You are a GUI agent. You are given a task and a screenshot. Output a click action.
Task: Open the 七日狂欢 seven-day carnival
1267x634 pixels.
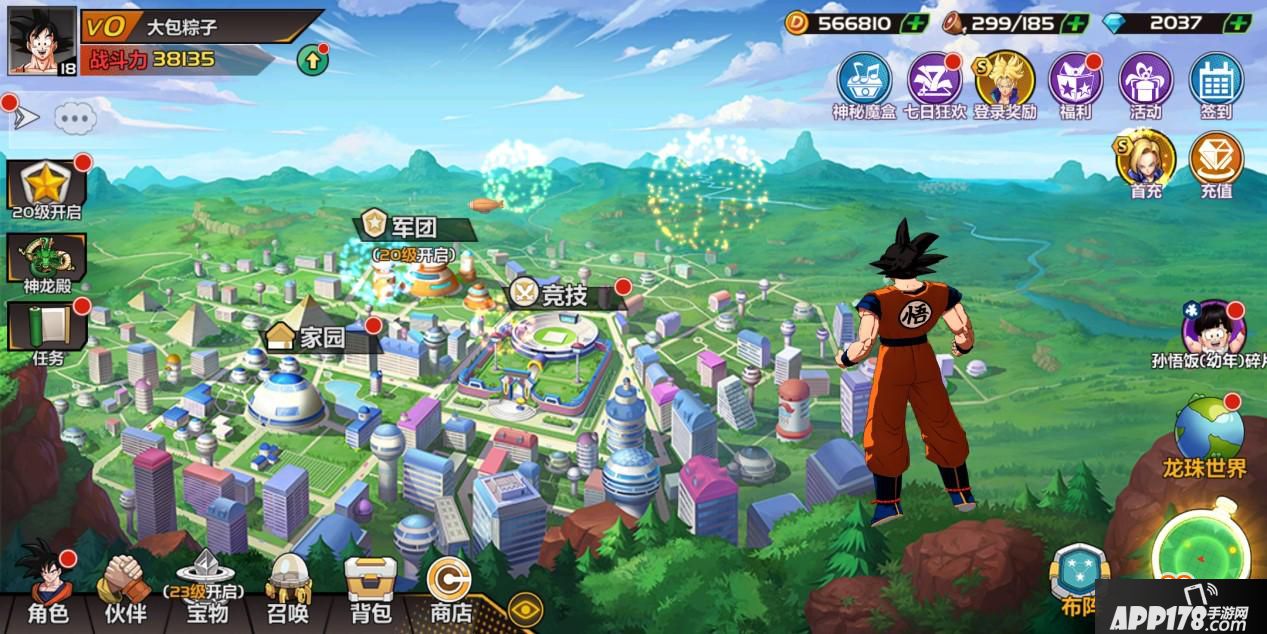coord(935,84)
